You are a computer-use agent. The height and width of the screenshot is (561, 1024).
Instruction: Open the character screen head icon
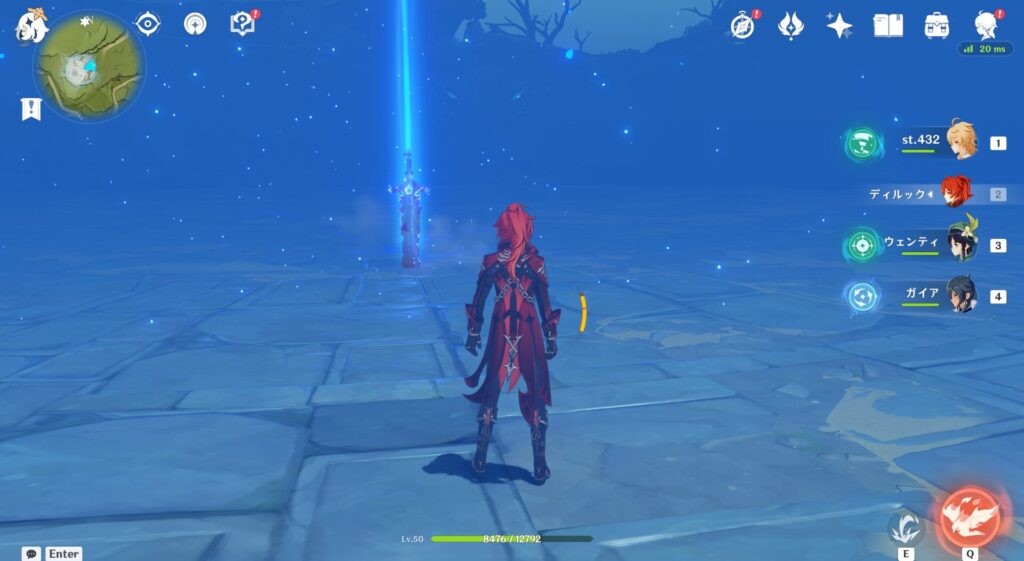tap(984, 25)
